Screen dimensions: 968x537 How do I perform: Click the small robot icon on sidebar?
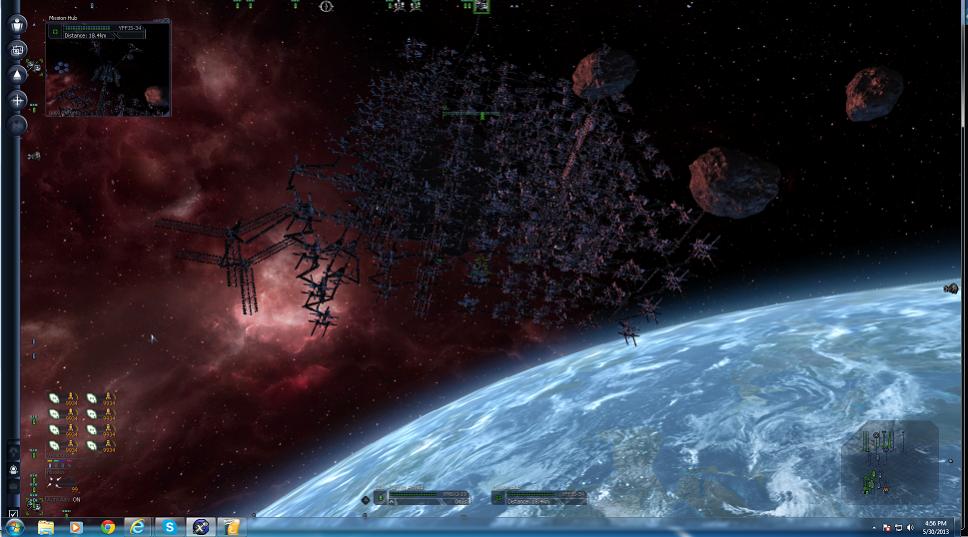click(14, 469)
